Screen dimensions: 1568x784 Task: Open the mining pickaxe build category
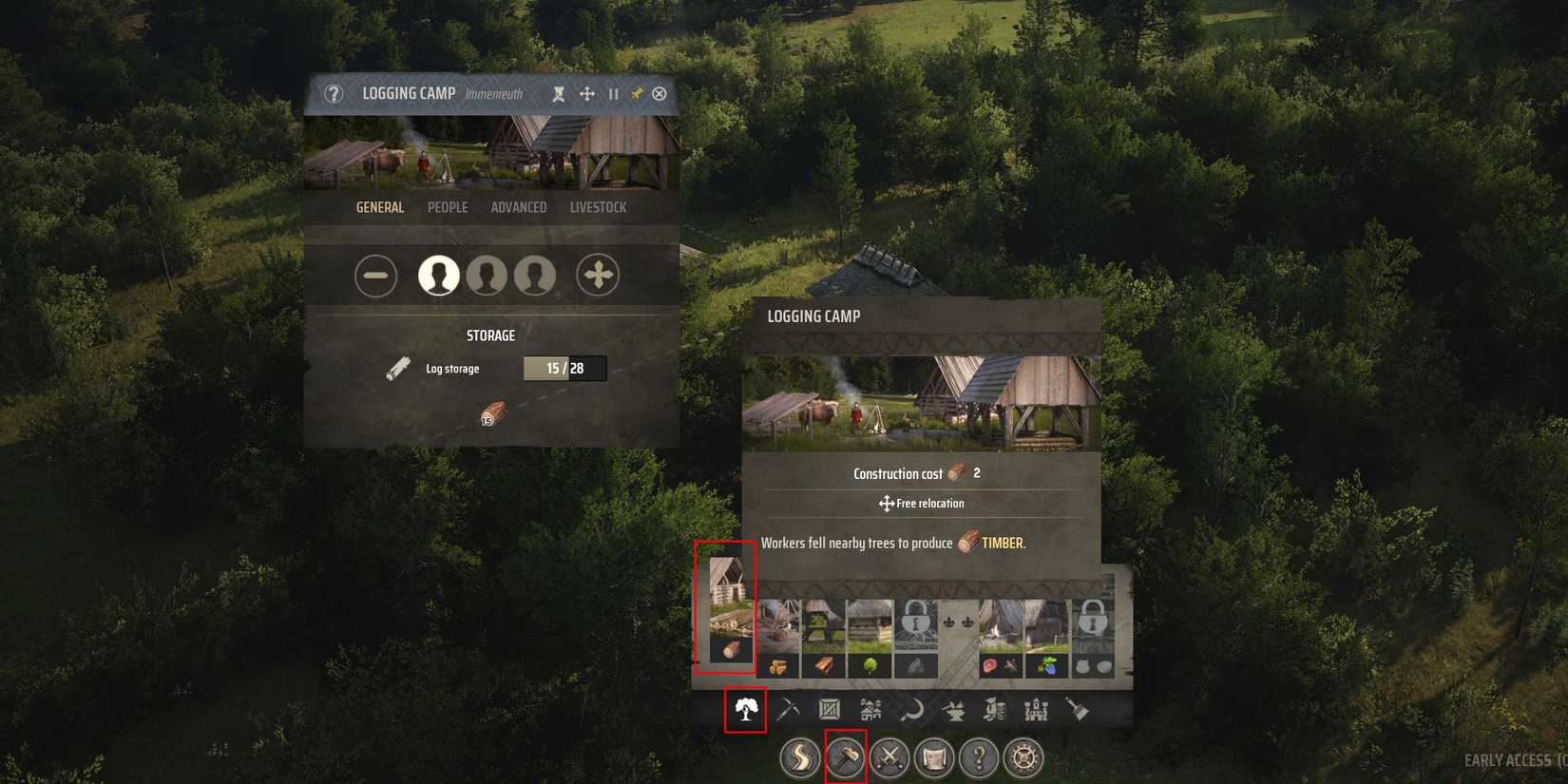pyautogui.click(x=789, y=709)
